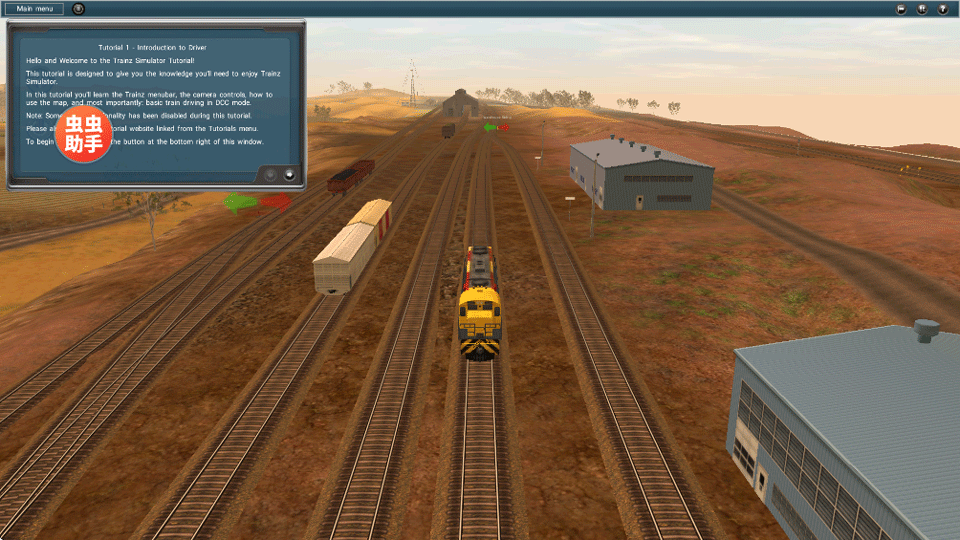Open help with the question mark icon
This screenshot has width=960, height=540.
[x=943, y=9]
